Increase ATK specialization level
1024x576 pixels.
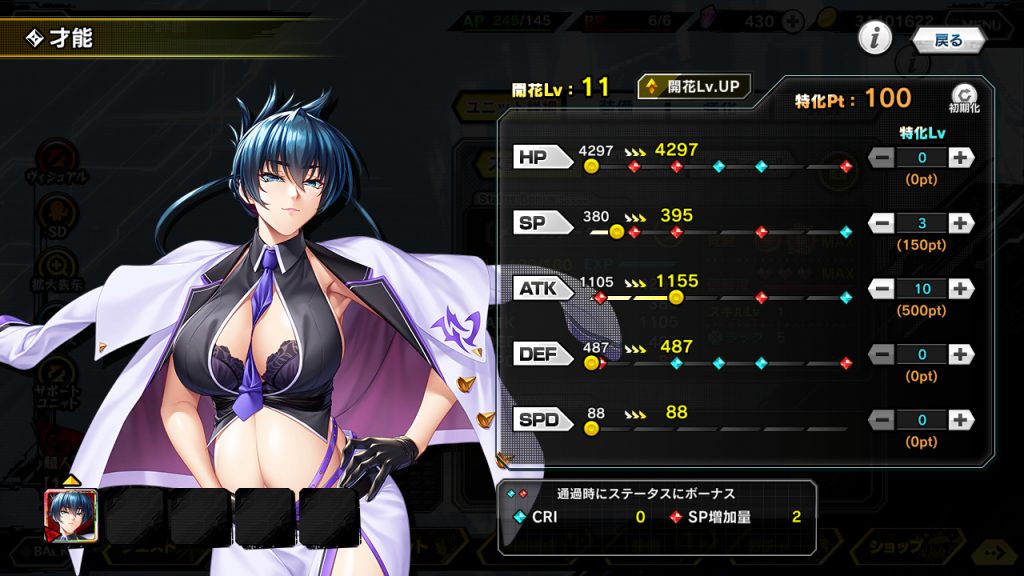pos(960,289)
